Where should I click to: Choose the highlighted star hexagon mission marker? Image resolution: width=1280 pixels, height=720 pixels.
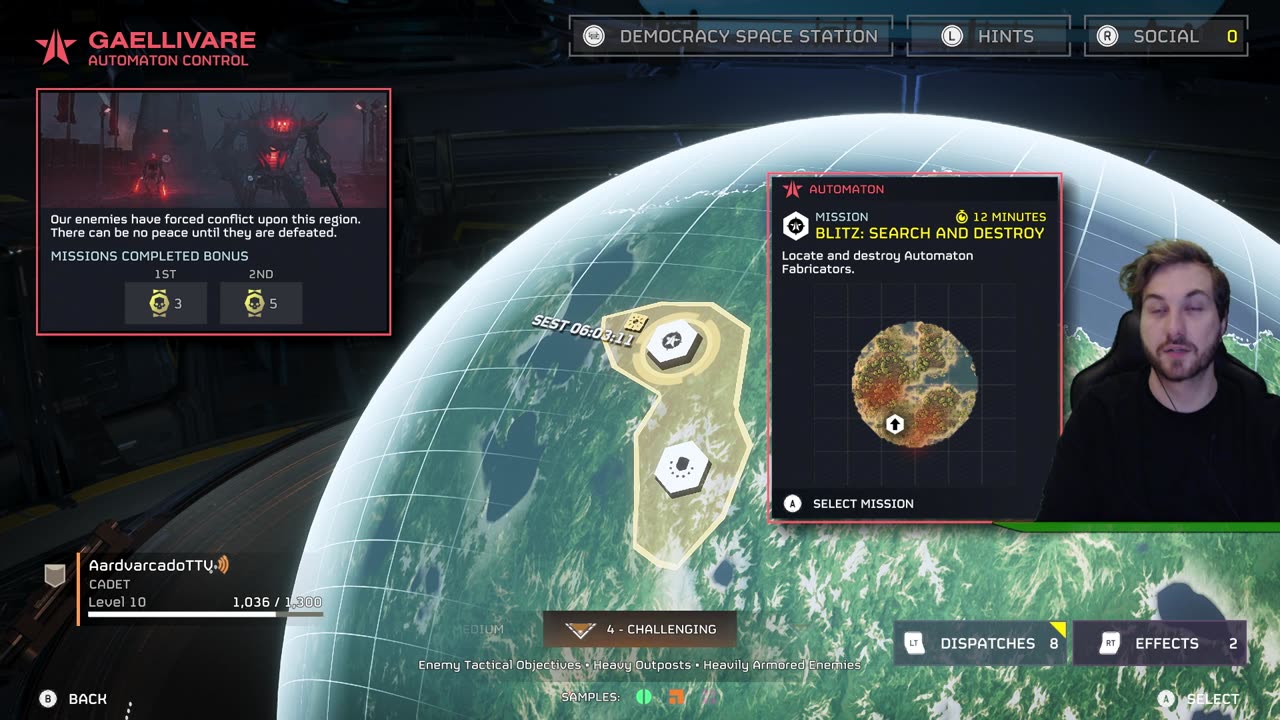click(673, 343)
